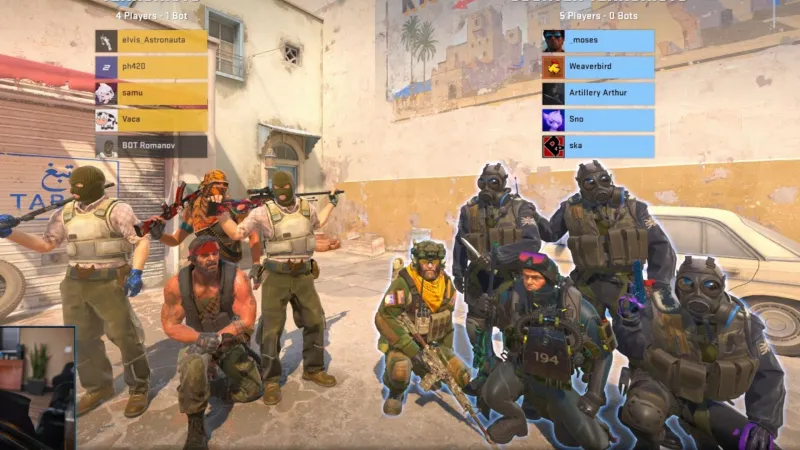Open the Weaverbird player row
The height and width of the screenshot is (450, 800).
[598, 67]
